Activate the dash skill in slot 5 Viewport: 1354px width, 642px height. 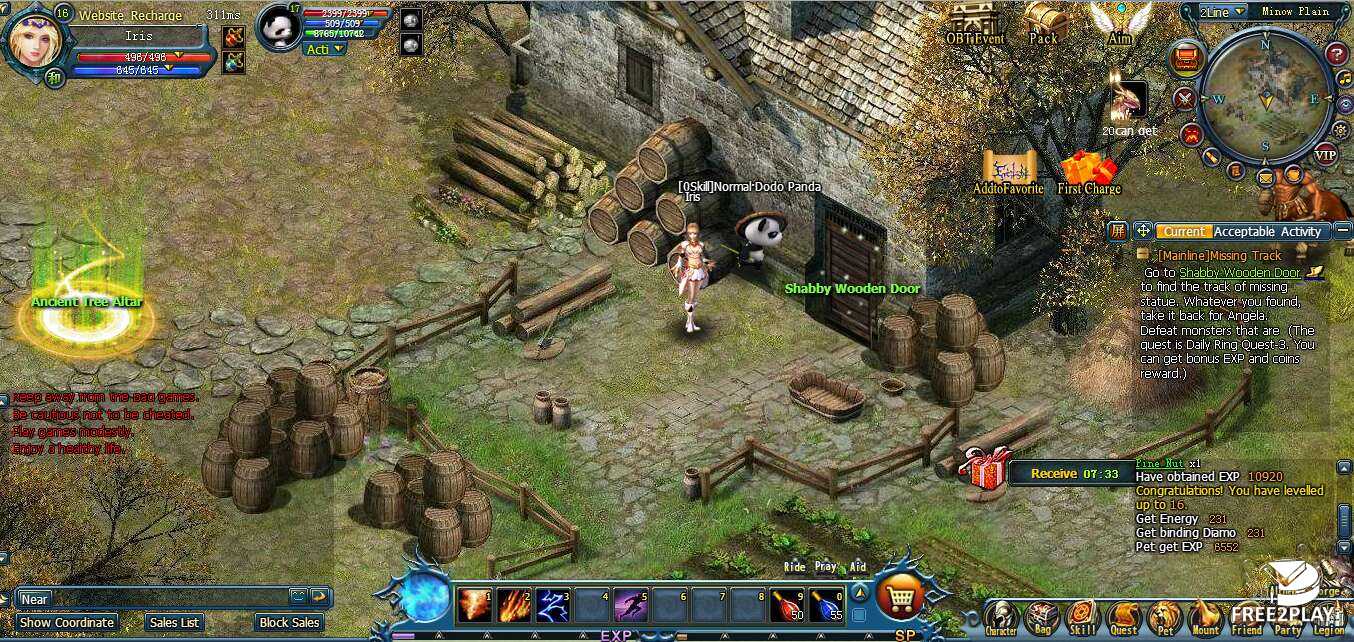coord(631,604)
